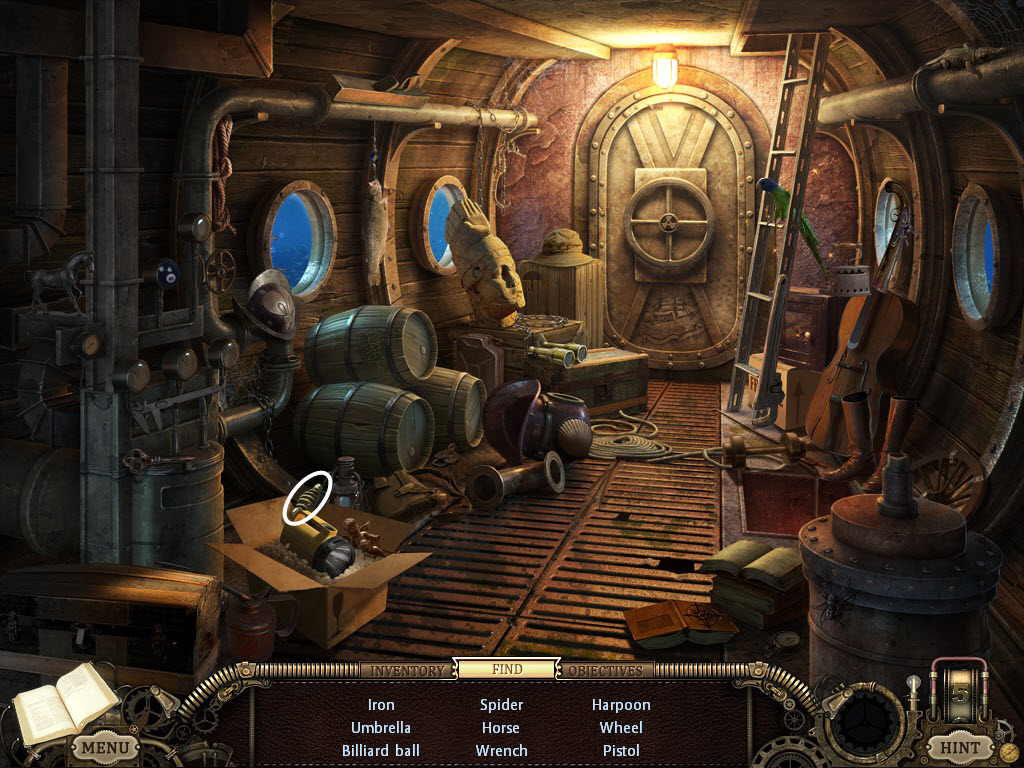
Task: Pick Pistol from the find list
Action: (x=621, y=751)
